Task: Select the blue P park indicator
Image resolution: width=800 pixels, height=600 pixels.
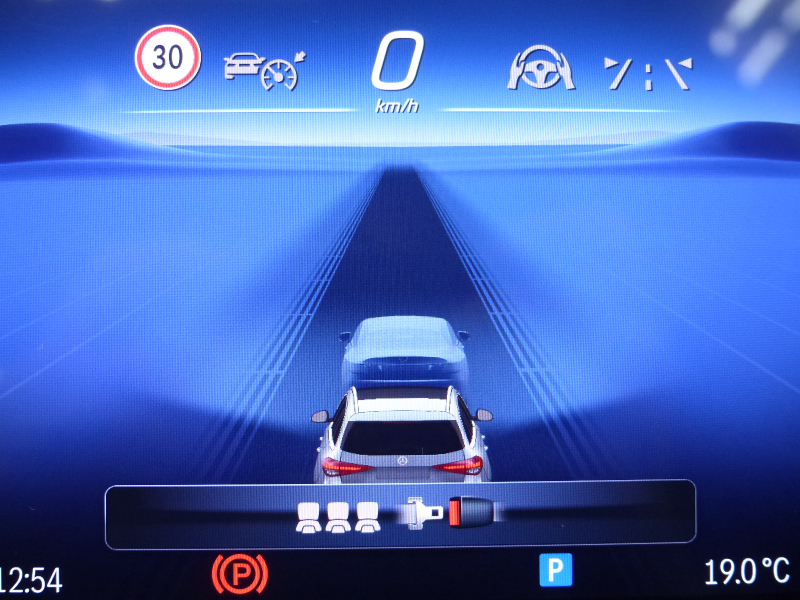Action: click(554, 571)
